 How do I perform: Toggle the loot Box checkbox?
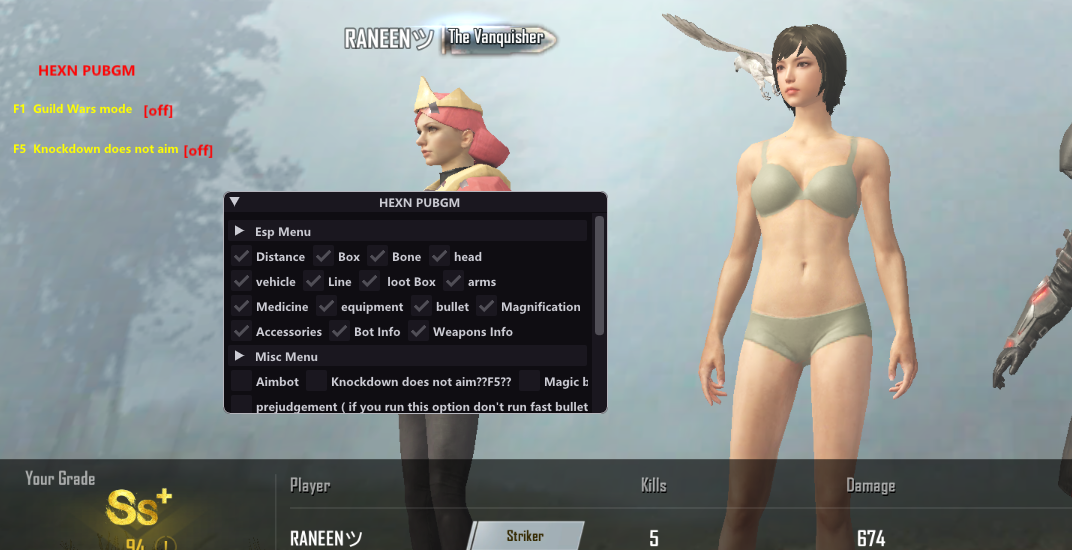tap(370, 281)
